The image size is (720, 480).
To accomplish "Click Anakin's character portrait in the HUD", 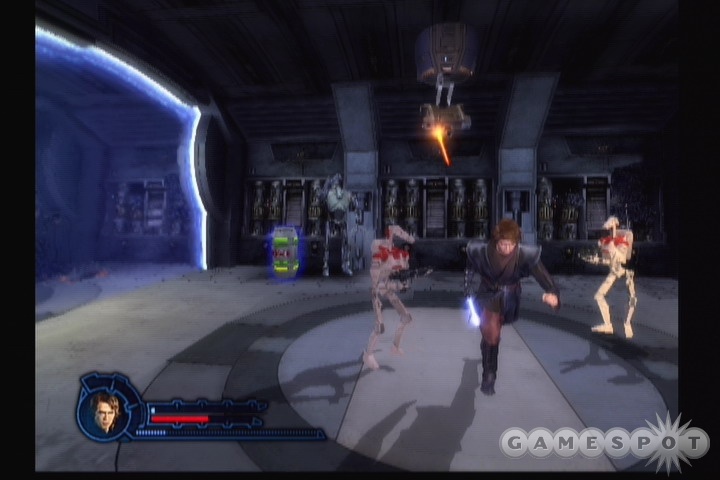I will (x=106, y=411).
